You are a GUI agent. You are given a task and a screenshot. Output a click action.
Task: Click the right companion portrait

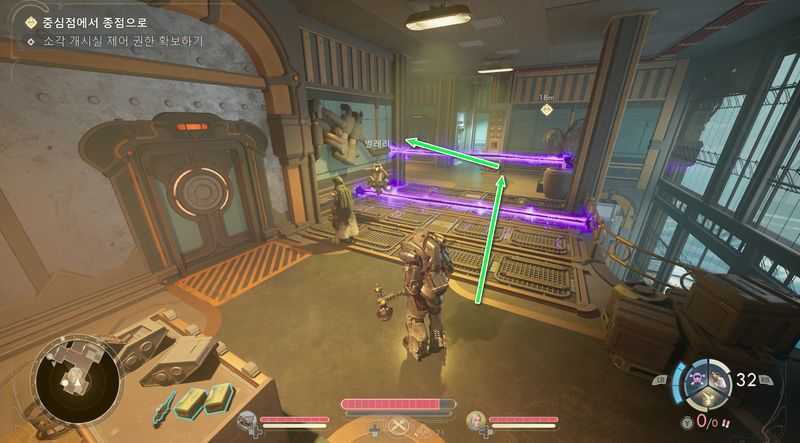pyautogui.click(x=478, y=421)
